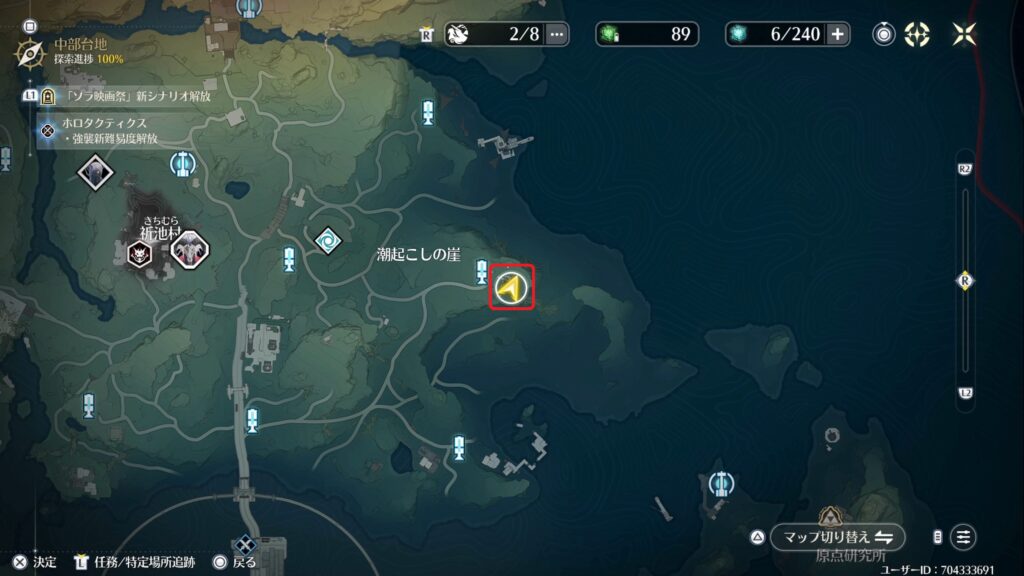1024x576 pixels.
Task: Choose the red demon mask marker at 祈池村
Action: pos(140,253)
